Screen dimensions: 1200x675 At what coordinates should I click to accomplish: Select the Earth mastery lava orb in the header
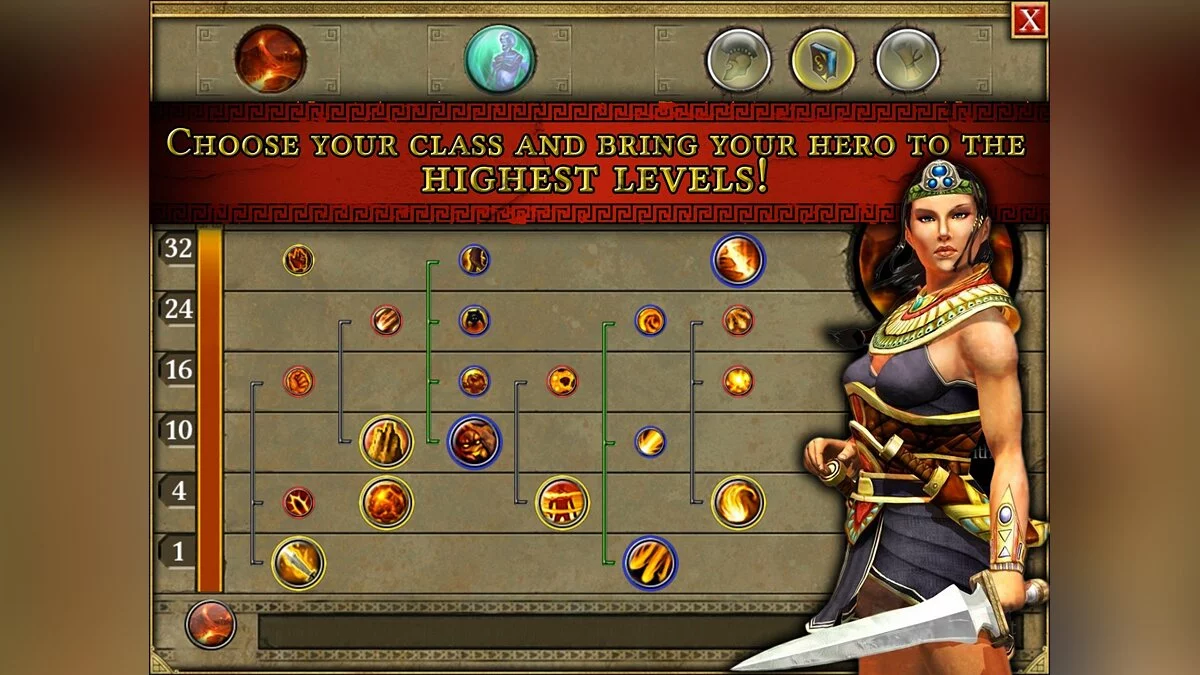point(270,60)
